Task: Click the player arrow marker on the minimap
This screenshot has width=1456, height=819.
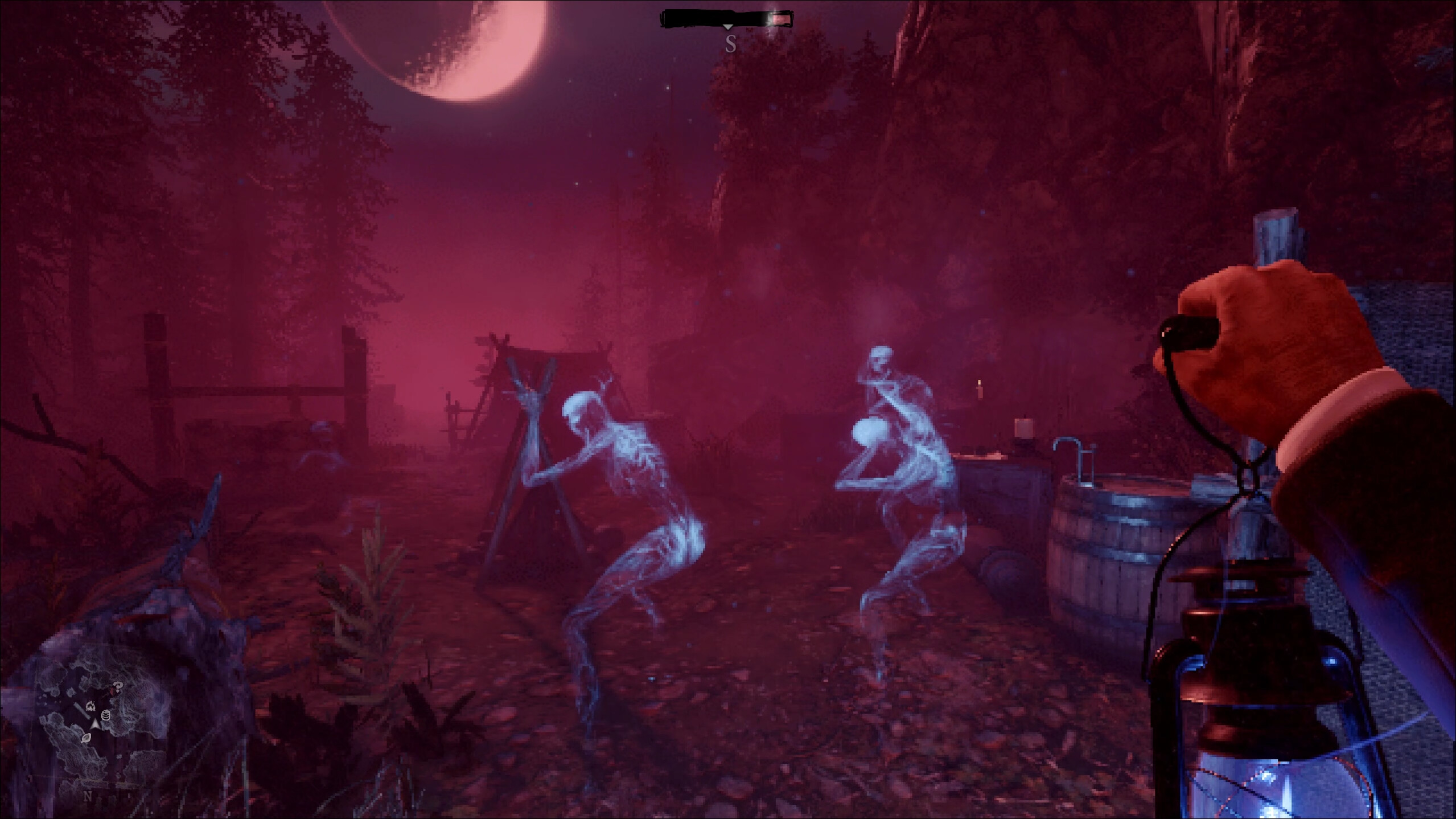Action: 95,724
